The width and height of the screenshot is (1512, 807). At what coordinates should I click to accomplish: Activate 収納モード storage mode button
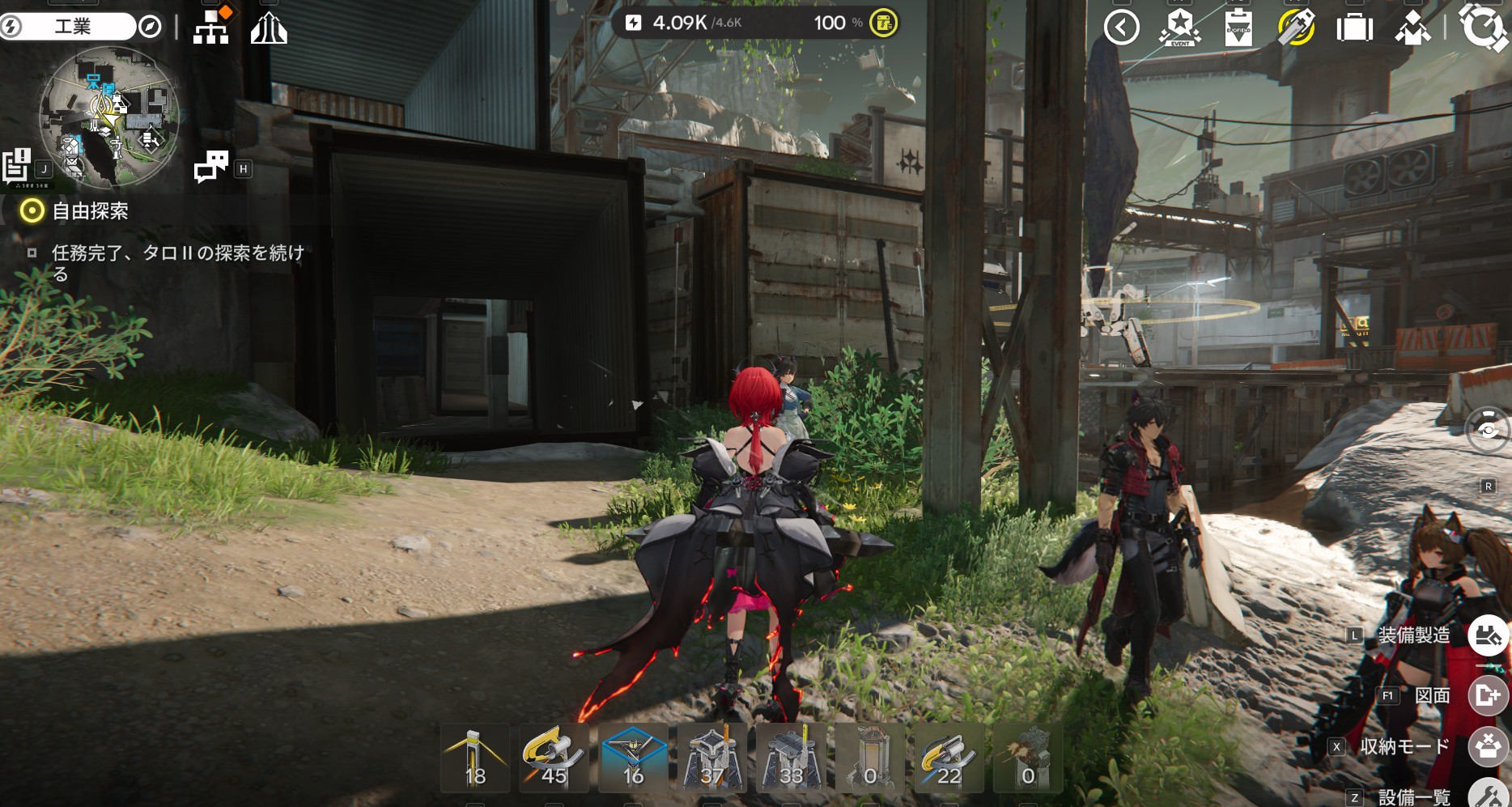[1488, 746]
